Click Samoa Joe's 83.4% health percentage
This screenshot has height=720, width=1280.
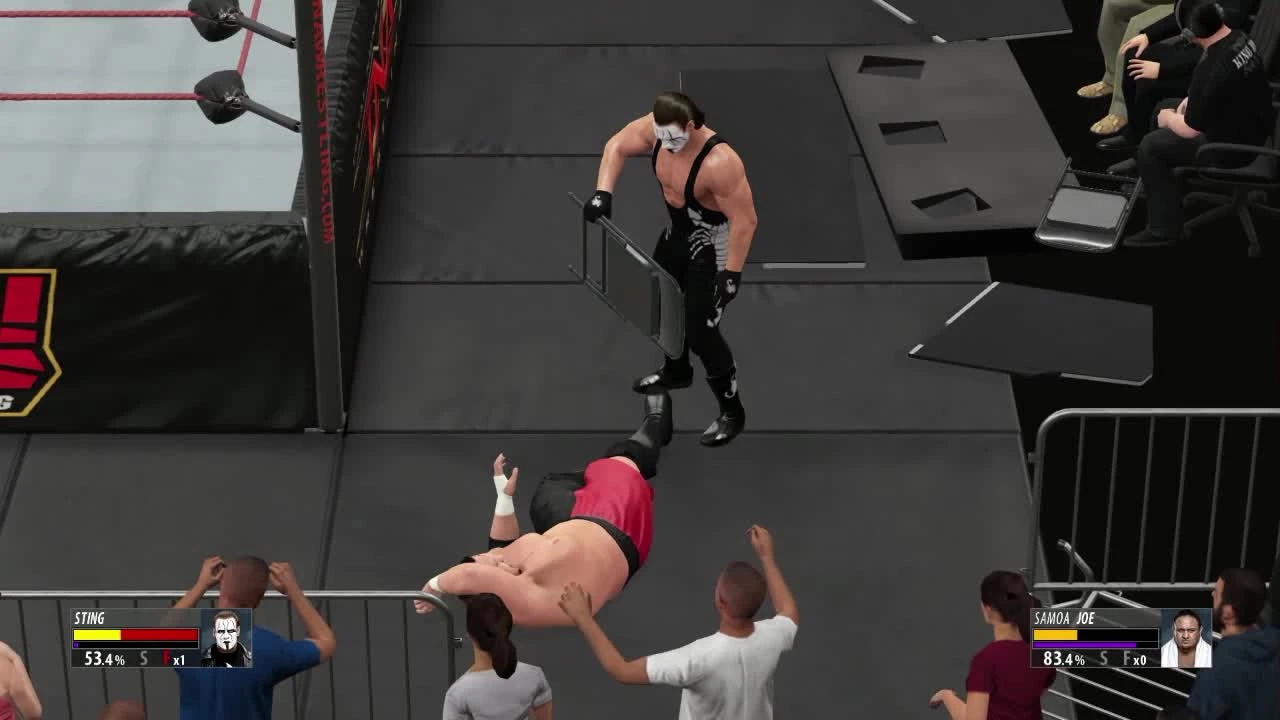click(1064, 658)
